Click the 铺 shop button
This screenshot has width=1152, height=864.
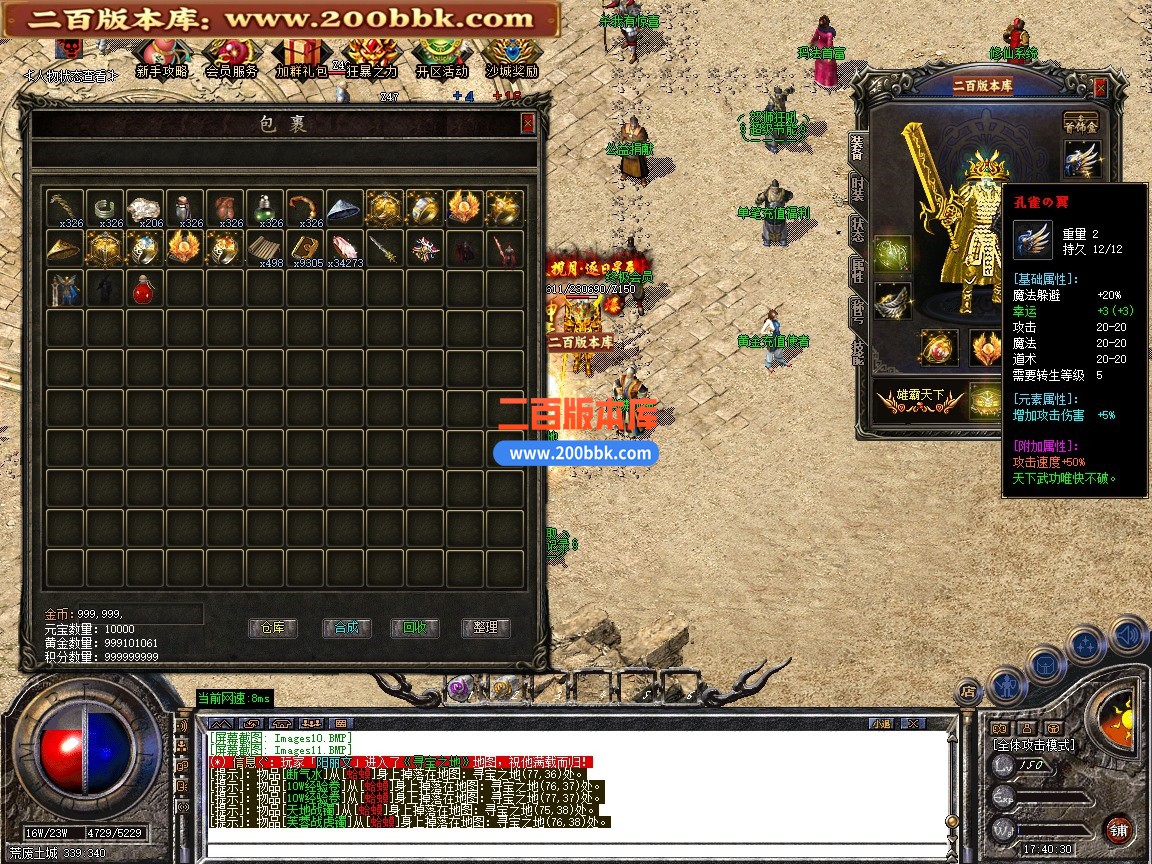(1118, 829)
